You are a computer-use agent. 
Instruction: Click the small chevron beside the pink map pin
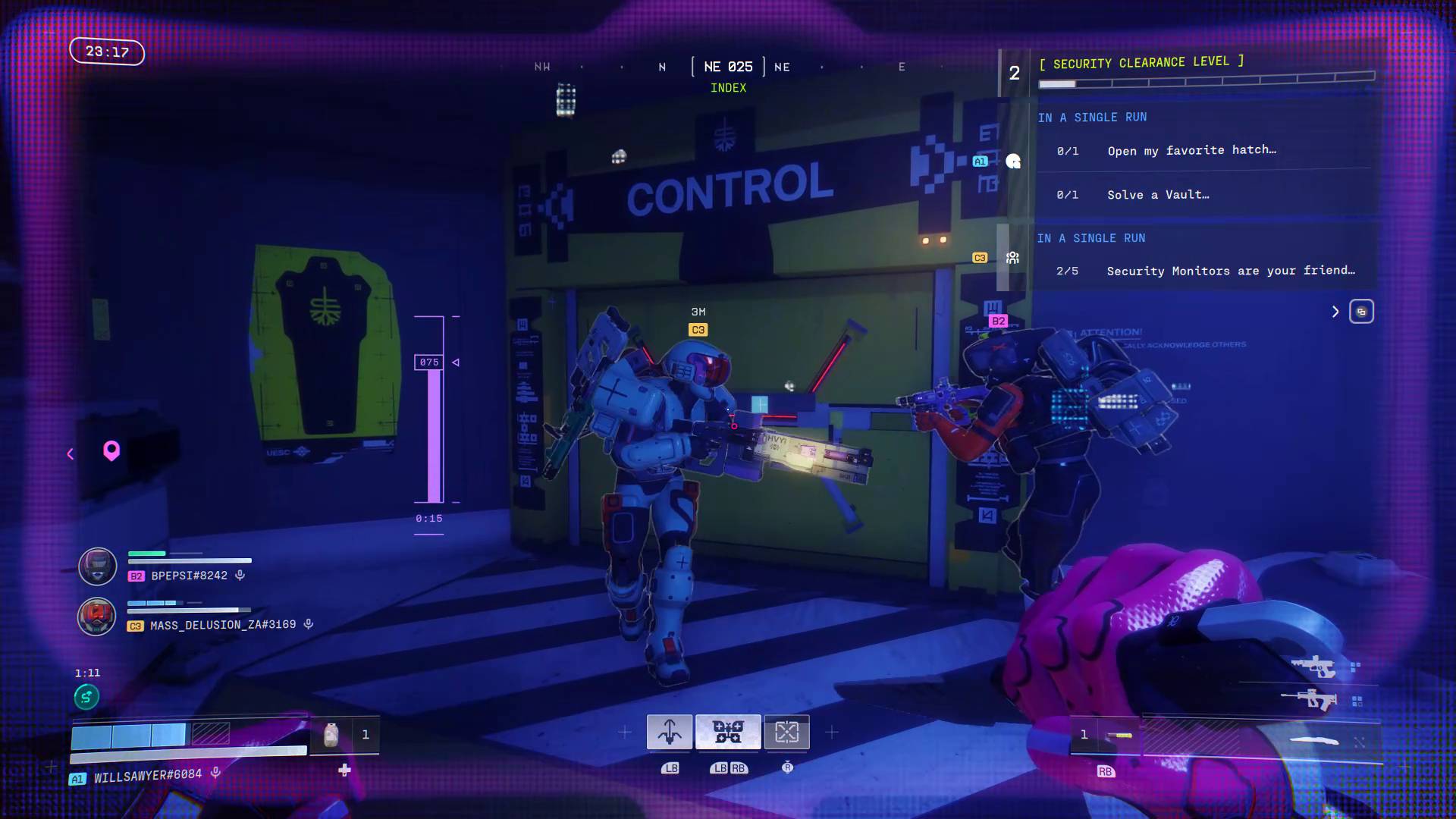pyautogui.click(x=70, y=453)
